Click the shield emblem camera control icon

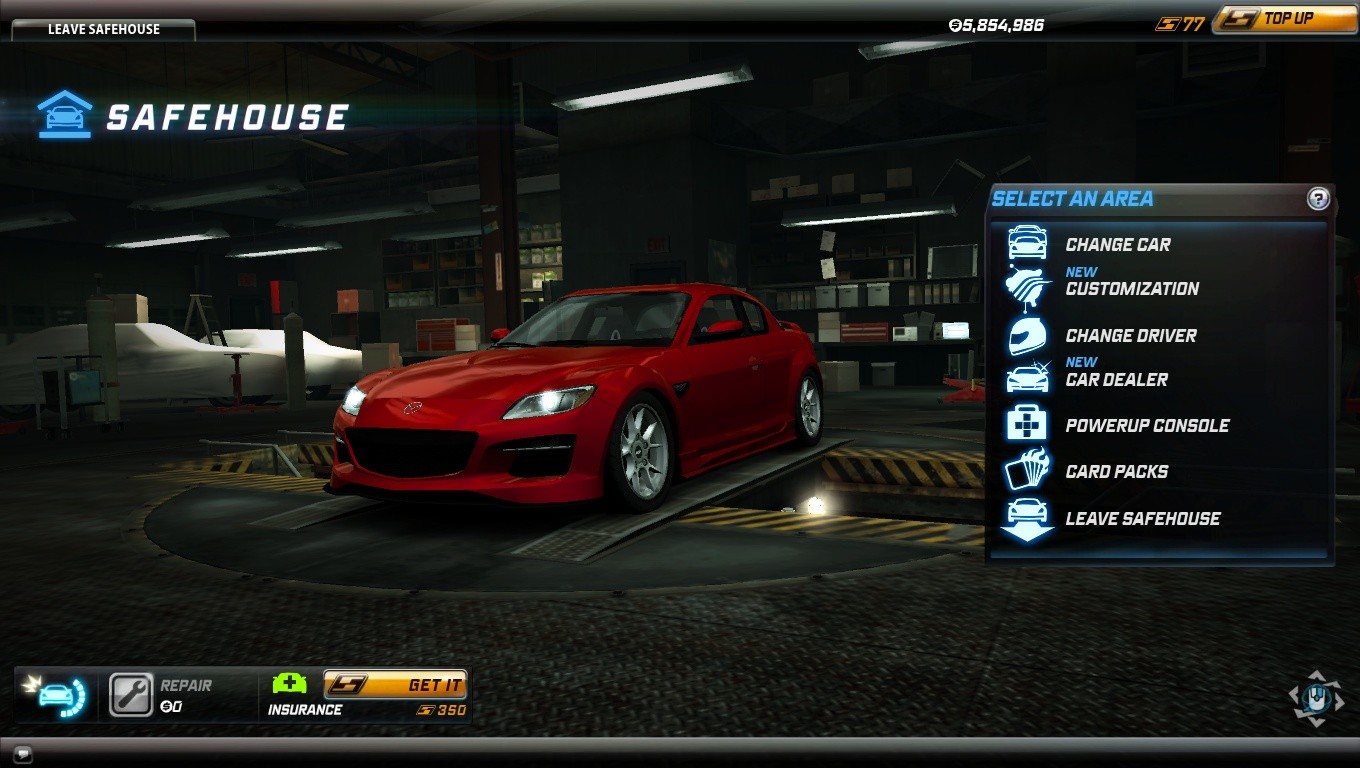click(1316, 697)
